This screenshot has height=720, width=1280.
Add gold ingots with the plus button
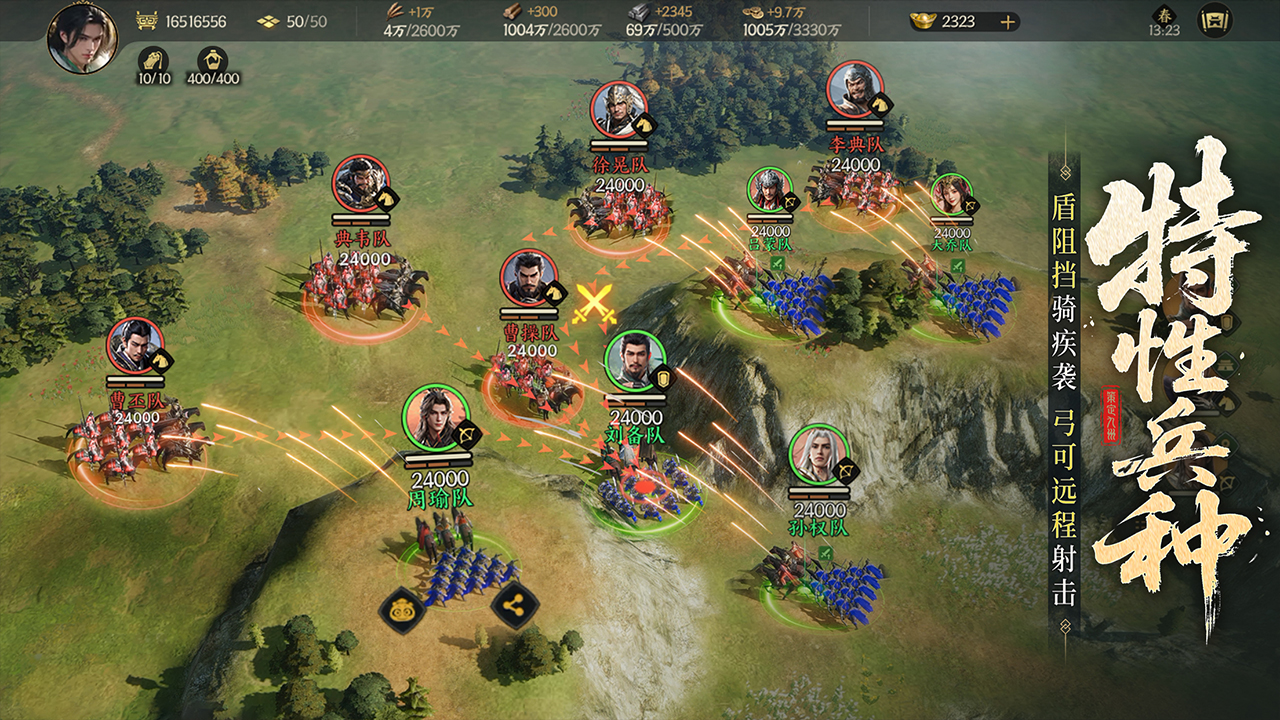pos(1008,21)
